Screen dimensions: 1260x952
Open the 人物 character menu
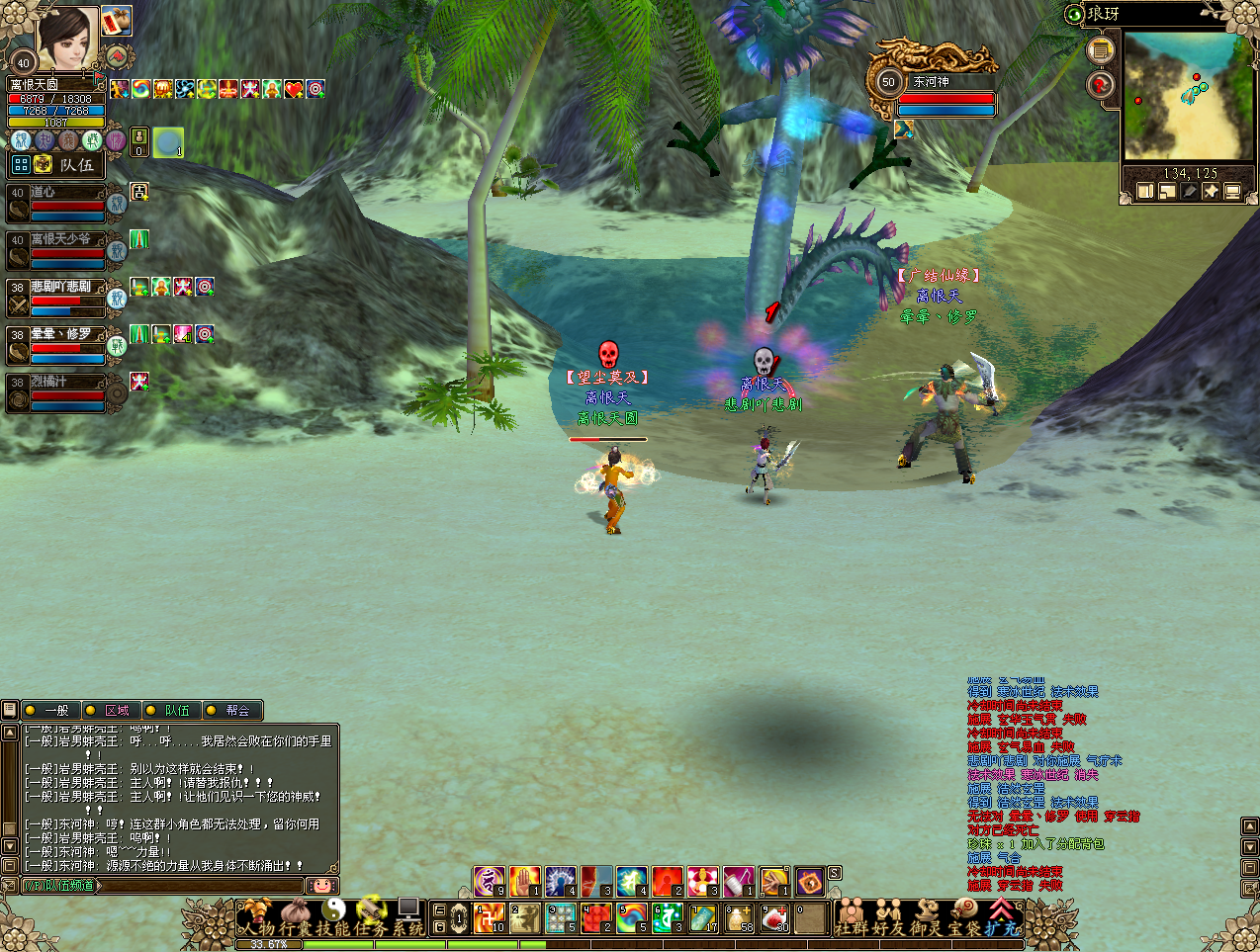(257, 918)
